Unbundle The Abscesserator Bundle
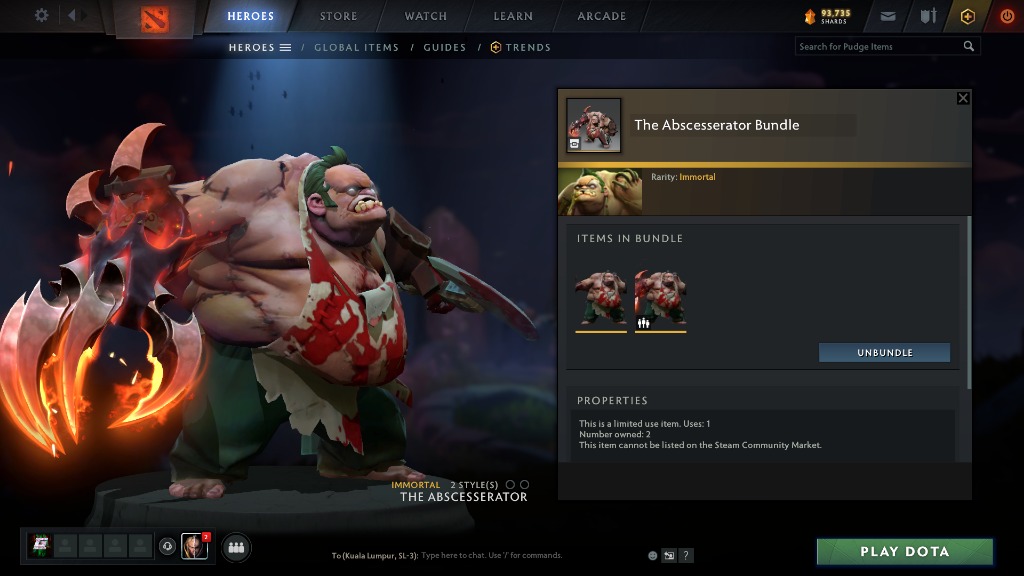 point(884,353)
